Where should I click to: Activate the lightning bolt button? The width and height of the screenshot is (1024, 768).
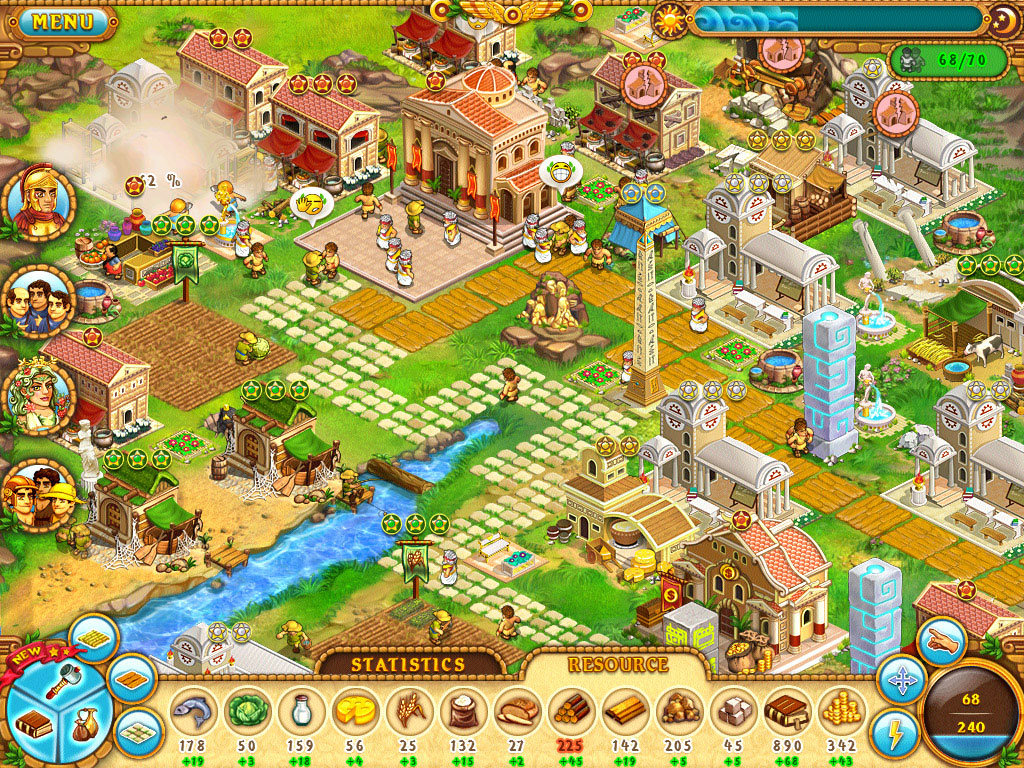[x=894, y=733]
